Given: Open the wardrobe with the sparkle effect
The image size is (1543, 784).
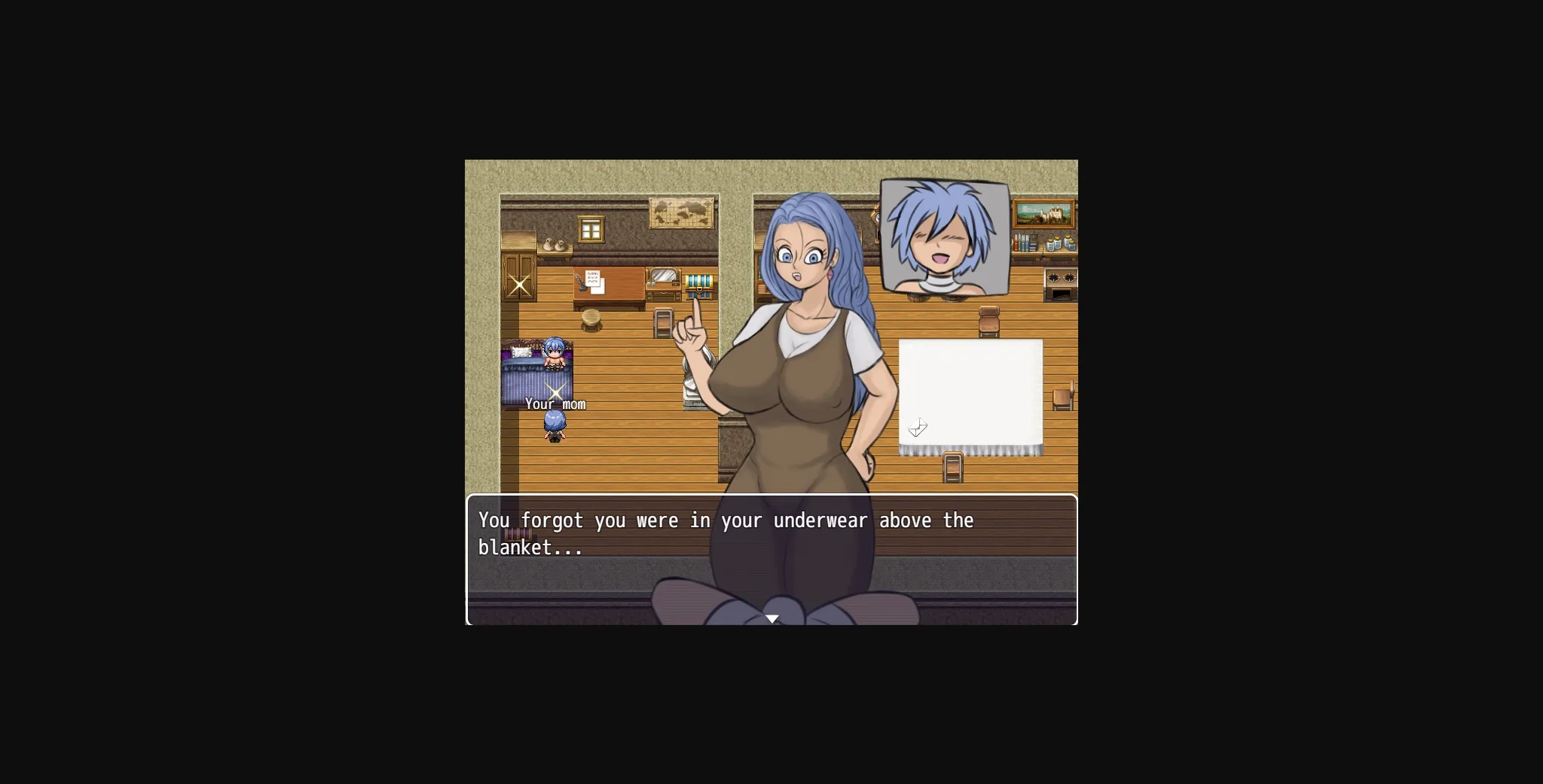Looking at the screenshot, I should [x=518, y=283].
